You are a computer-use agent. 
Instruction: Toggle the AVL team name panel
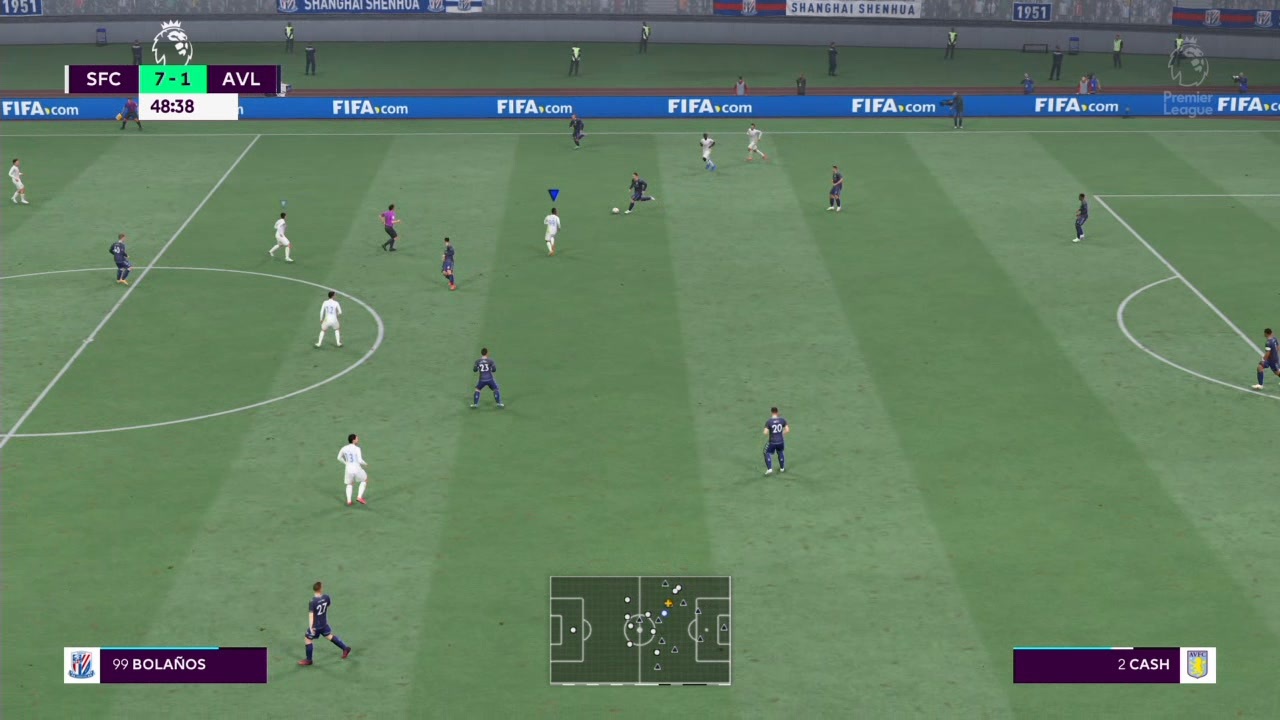click(240, 79)
